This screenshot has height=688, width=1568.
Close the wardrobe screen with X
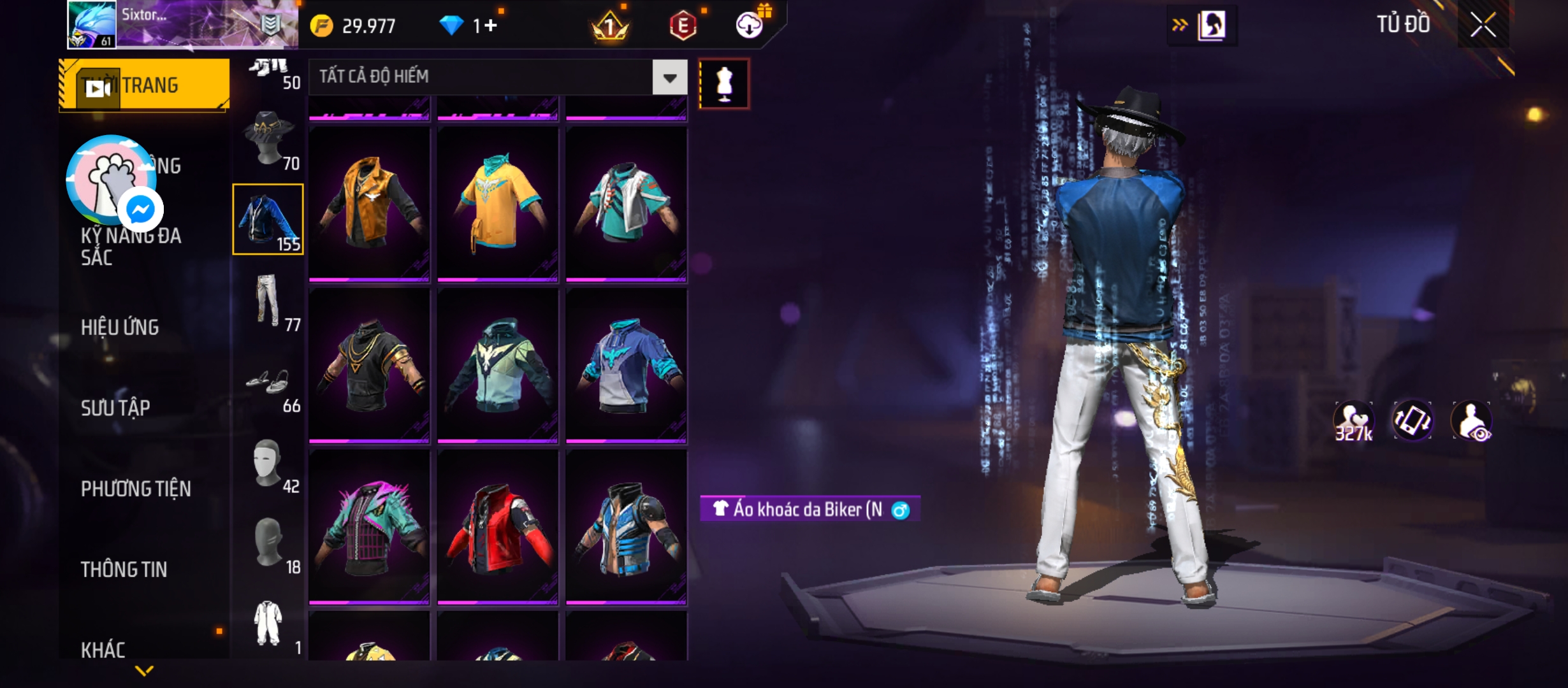1483,25
